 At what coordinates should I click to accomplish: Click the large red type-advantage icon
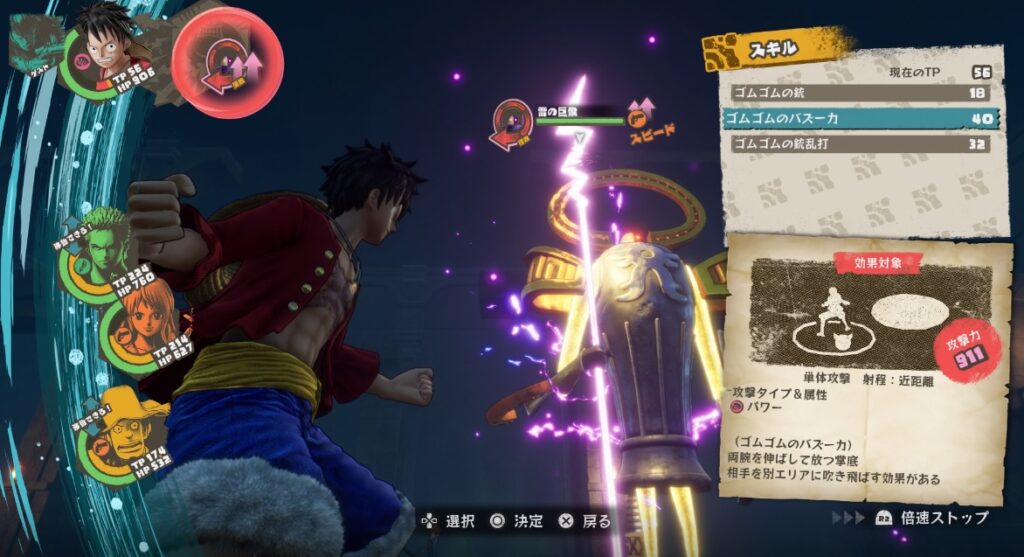click(228, 64)
